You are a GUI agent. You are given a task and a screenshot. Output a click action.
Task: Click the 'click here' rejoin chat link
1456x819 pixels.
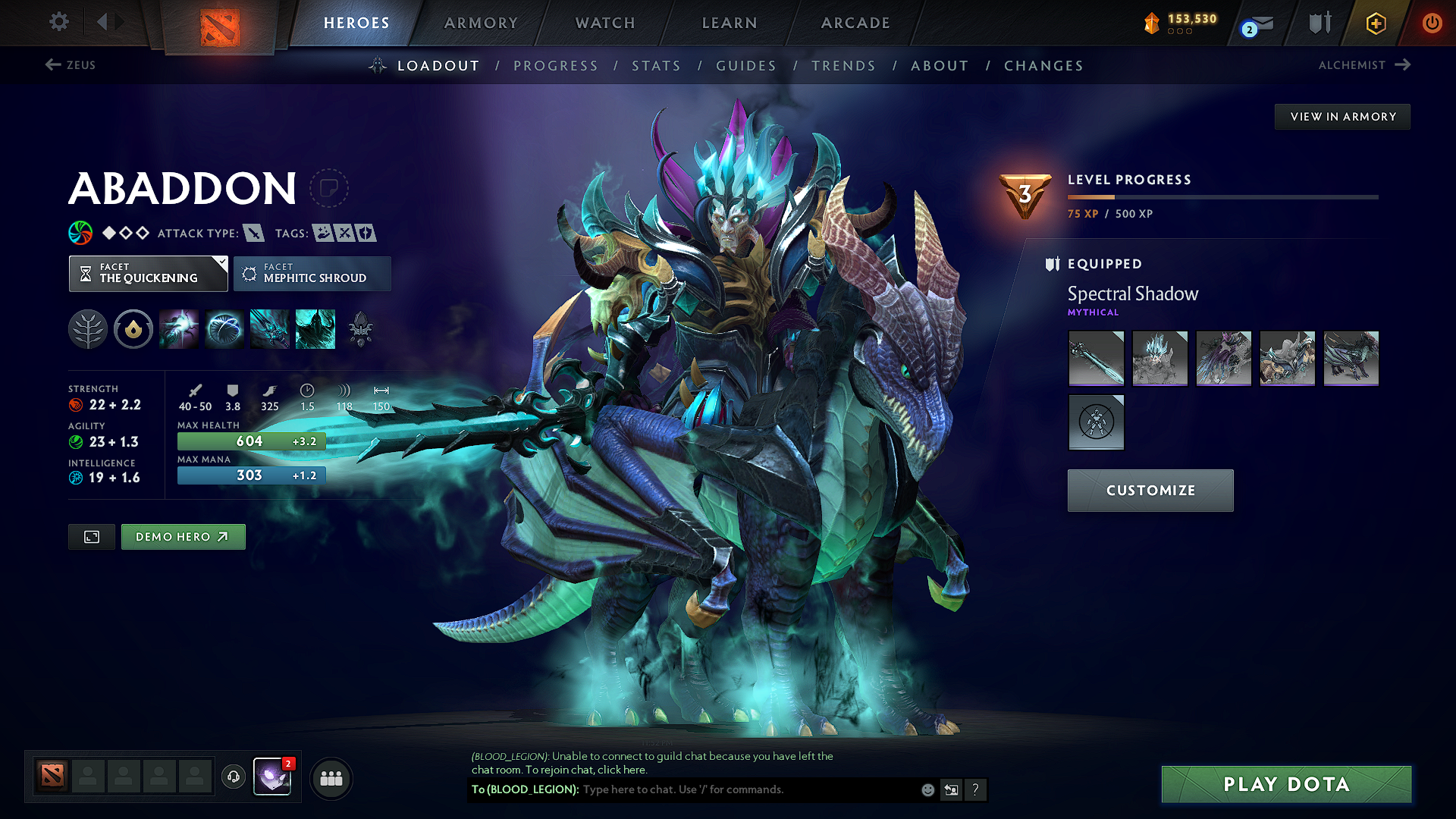point(625,770)
